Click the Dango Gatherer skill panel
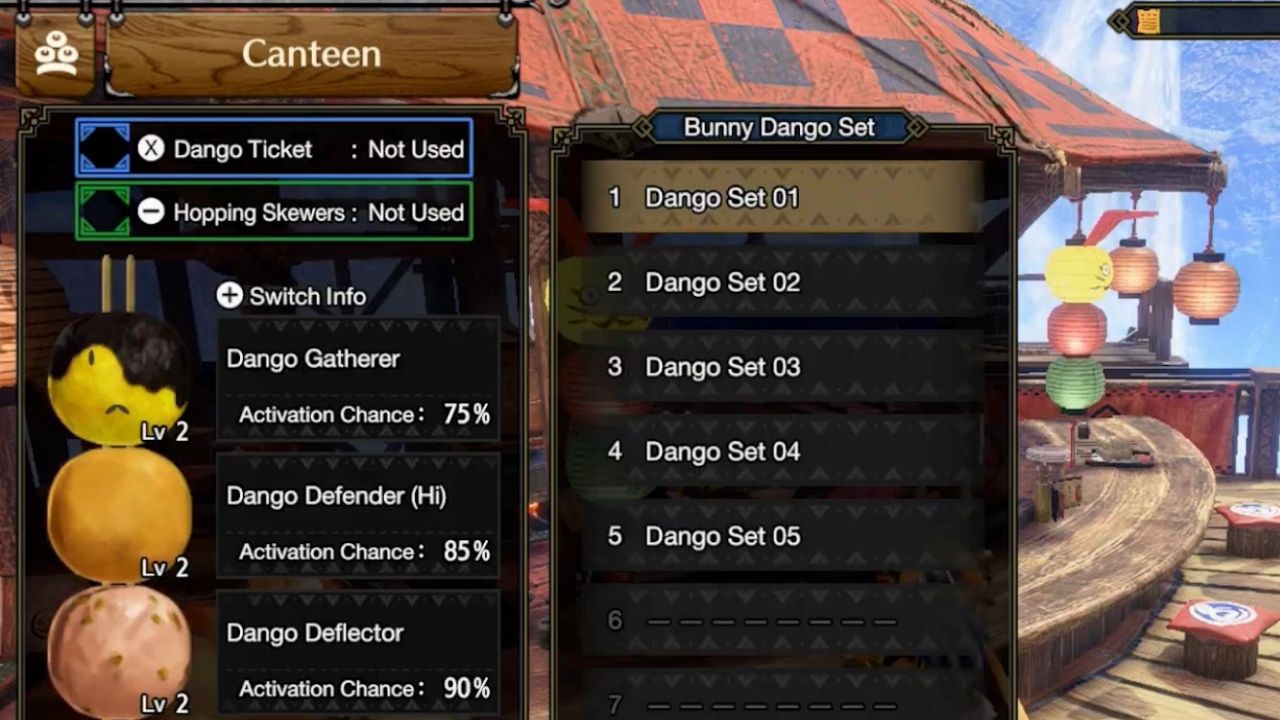 click(358, 381)
